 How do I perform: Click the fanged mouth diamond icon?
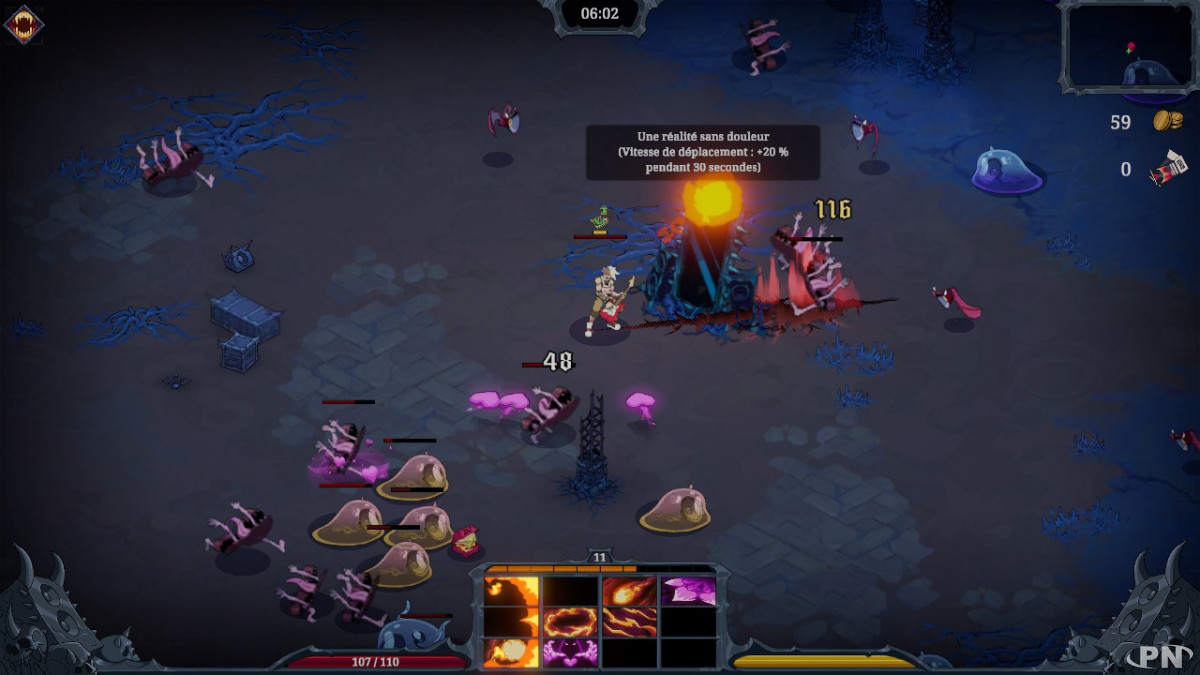23,25
